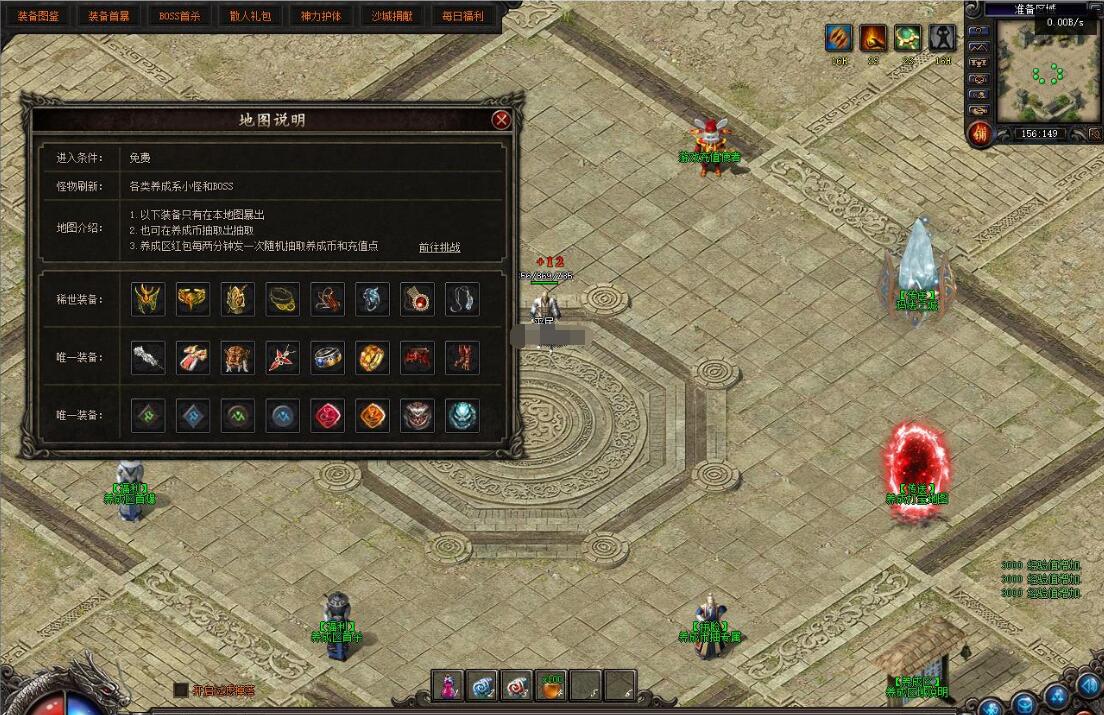The width and height of the screenshot is (1104, 715).
Task: Click the 神力护体 button
Action: (x=321, y=16)
